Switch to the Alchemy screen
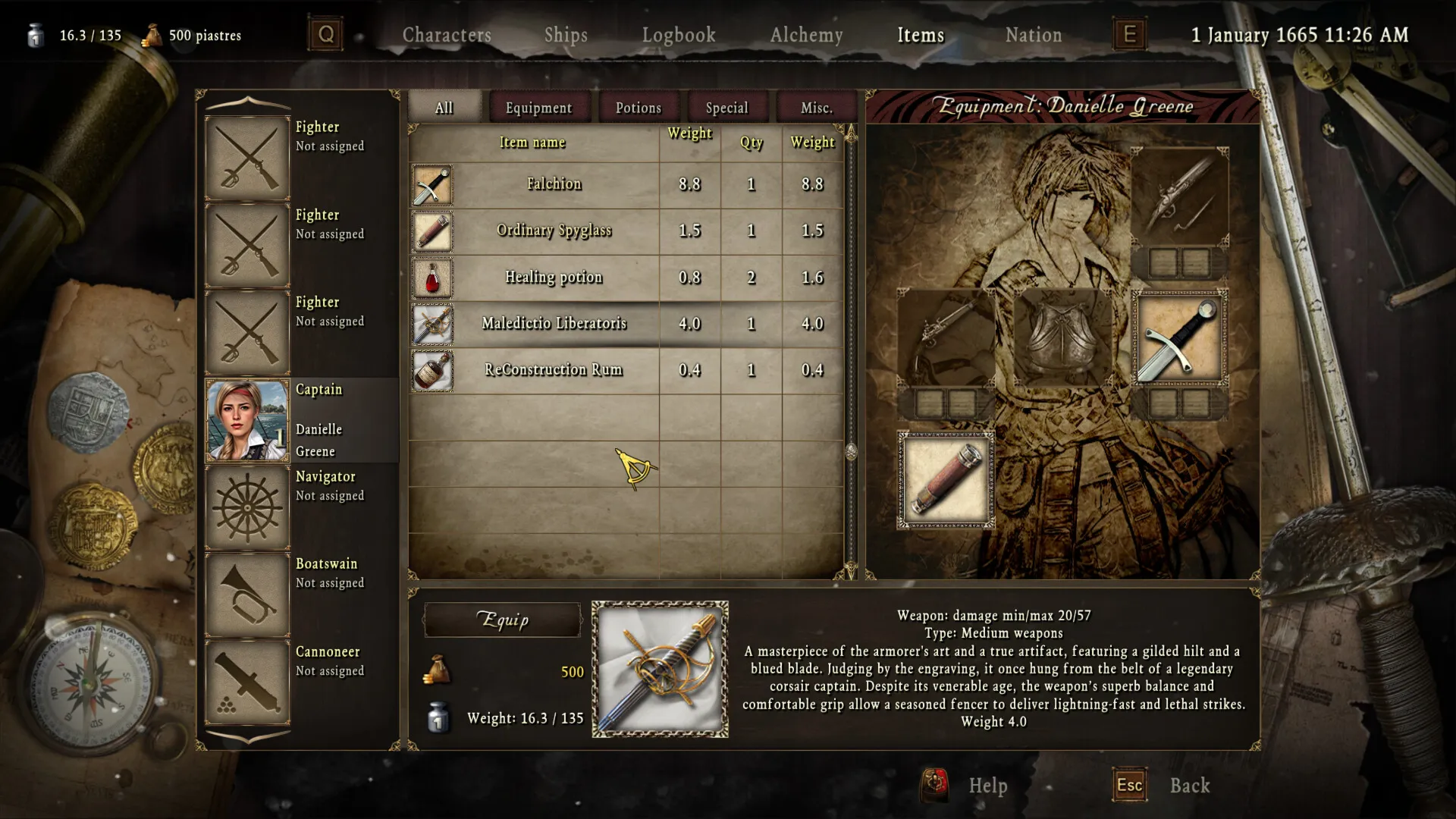 (806, 35)
